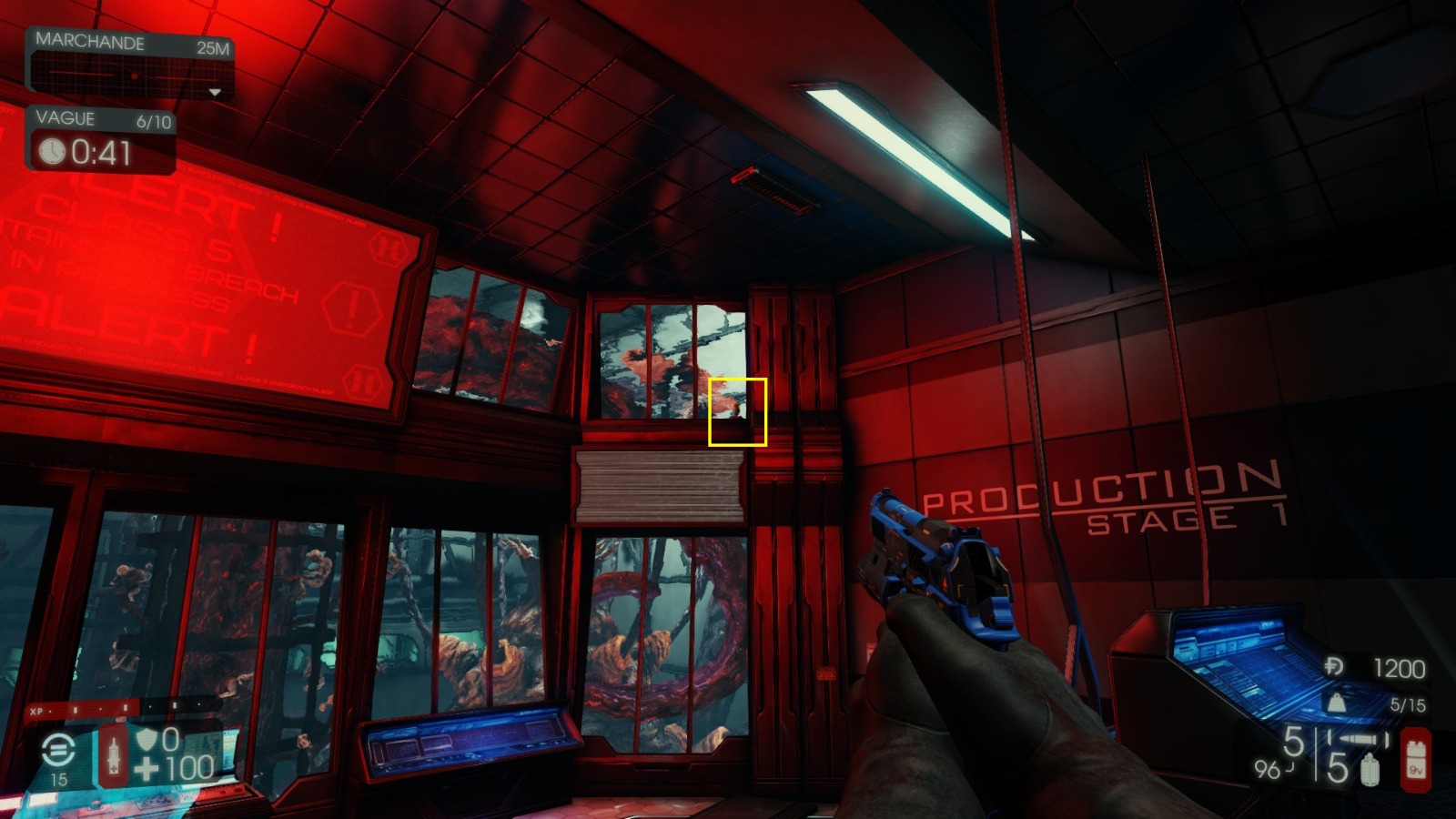The image size is (1456, 819).
Task: Click the bullet icon next to ammo count
Action: [1356, 739]
